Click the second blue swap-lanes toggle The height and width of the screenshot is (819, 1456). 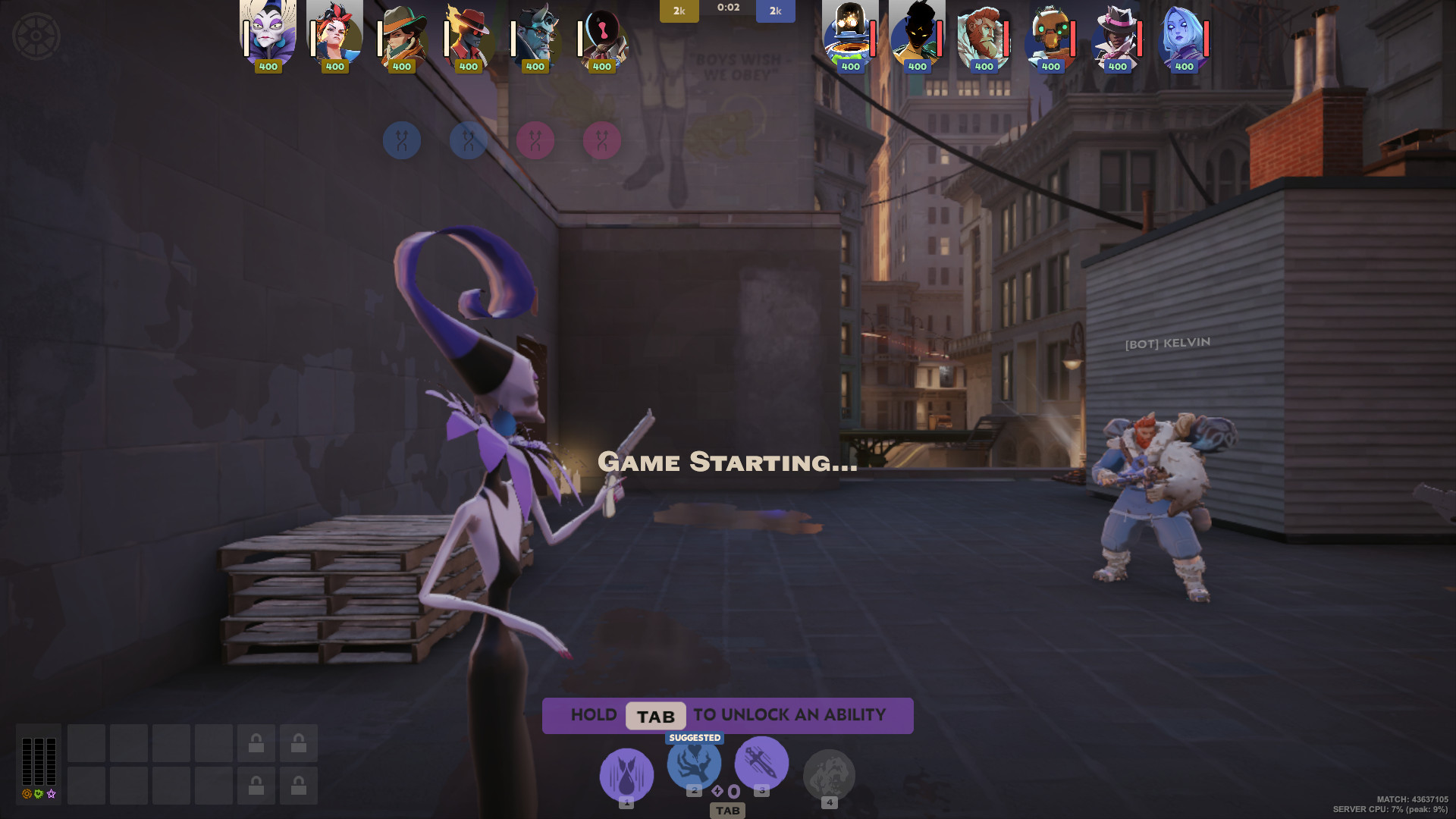469,140
